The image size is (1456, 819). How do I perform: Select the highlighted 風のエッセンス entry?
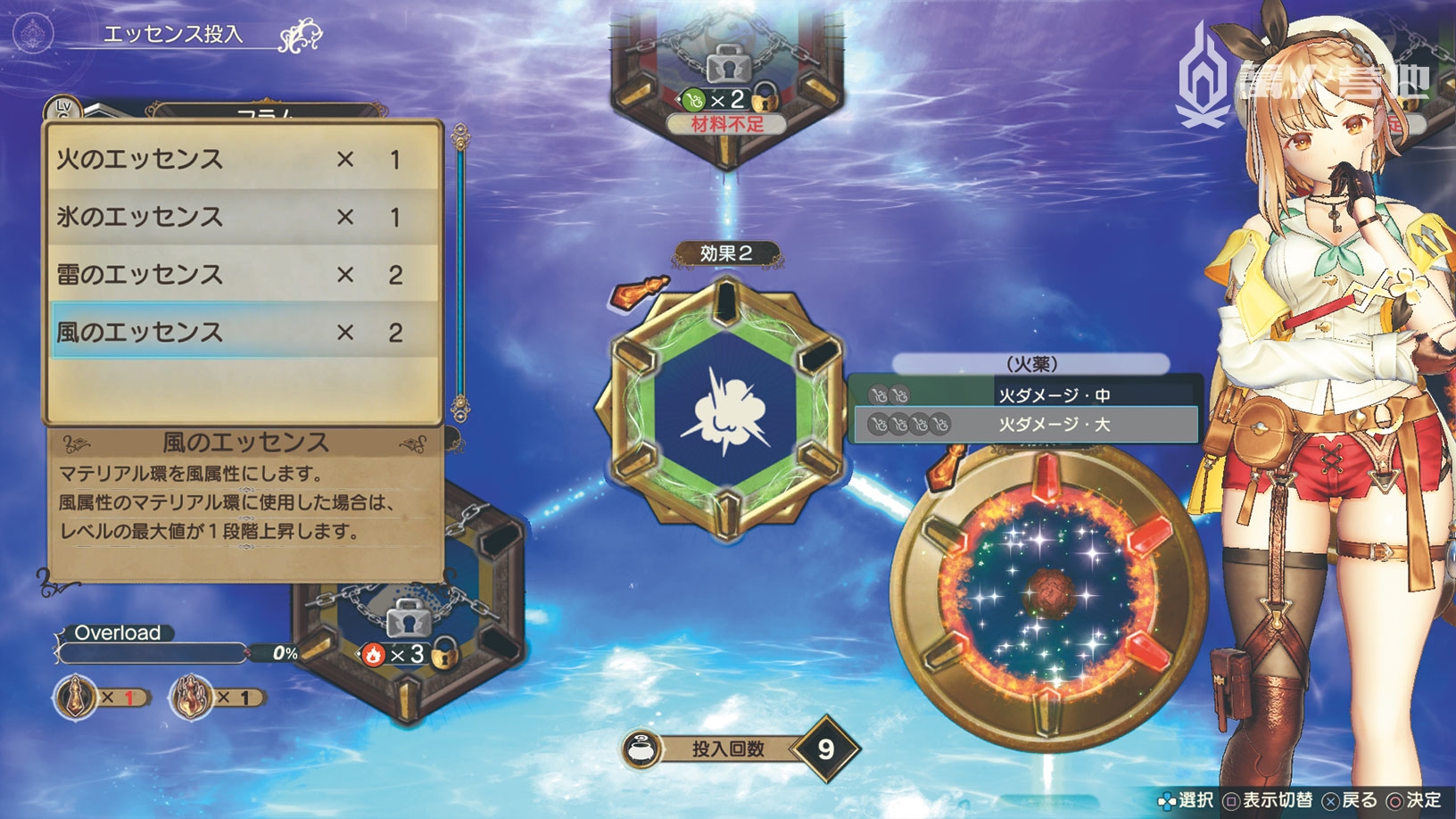[x=243, y=332]
